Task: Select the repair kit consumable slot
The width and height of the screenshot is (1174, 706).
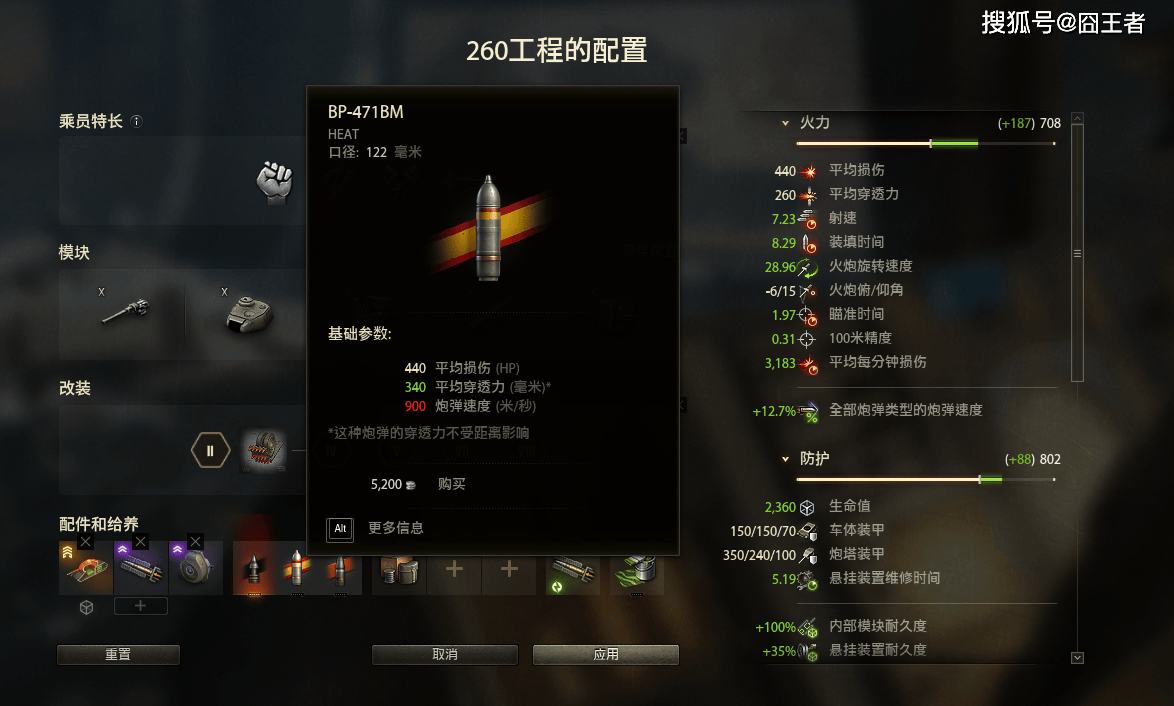Action: (399, 570)
